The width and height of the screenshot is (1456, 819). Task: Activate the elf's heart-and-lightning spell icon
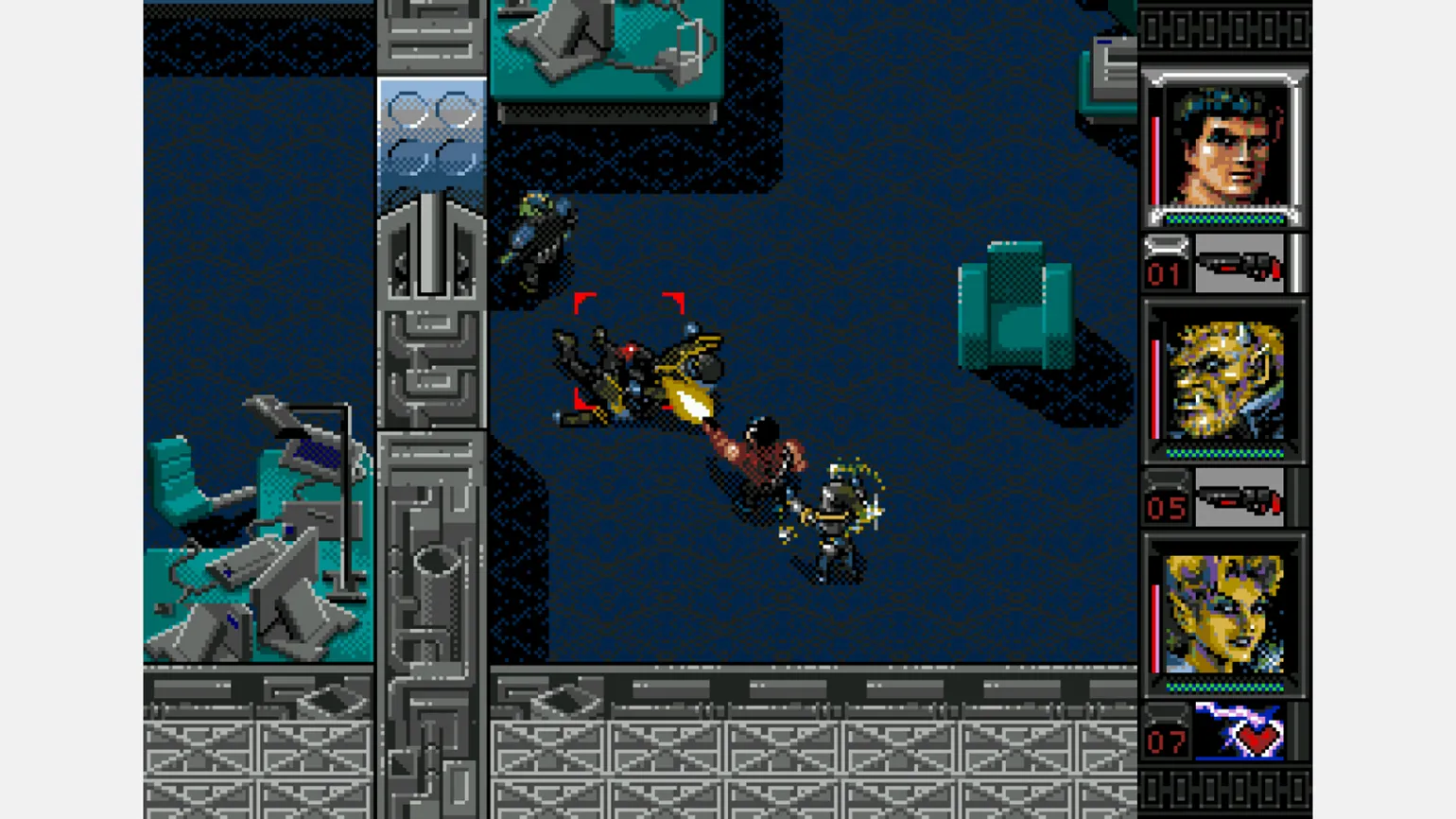pyautogui.click(x=1239, y=732)
